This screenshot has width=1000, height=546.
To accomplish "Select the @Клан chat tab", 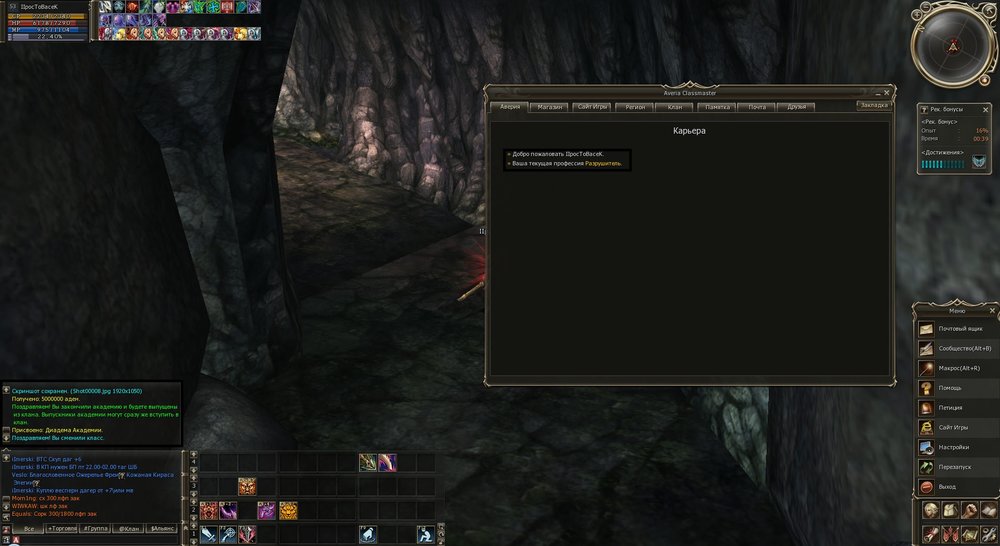I will pyautogui.click(x=129, y=528).
